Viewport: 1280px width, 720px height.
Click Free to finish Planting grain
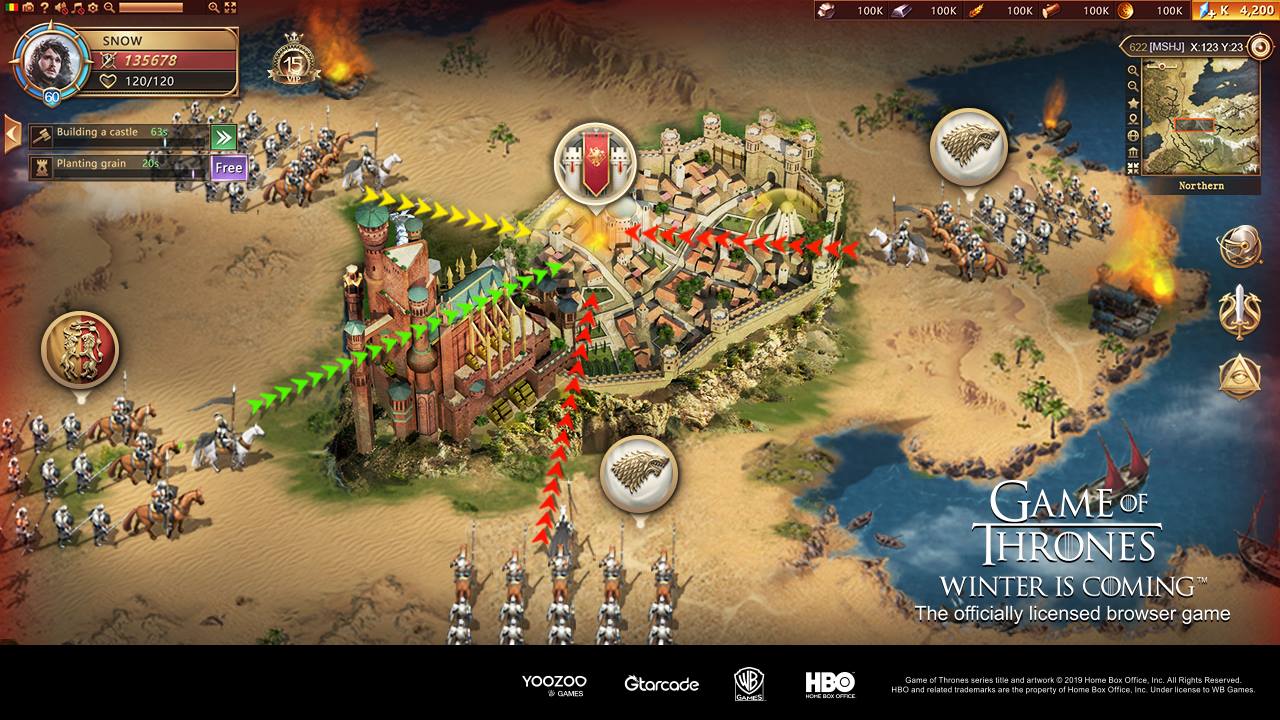click(x=228, y=167)
